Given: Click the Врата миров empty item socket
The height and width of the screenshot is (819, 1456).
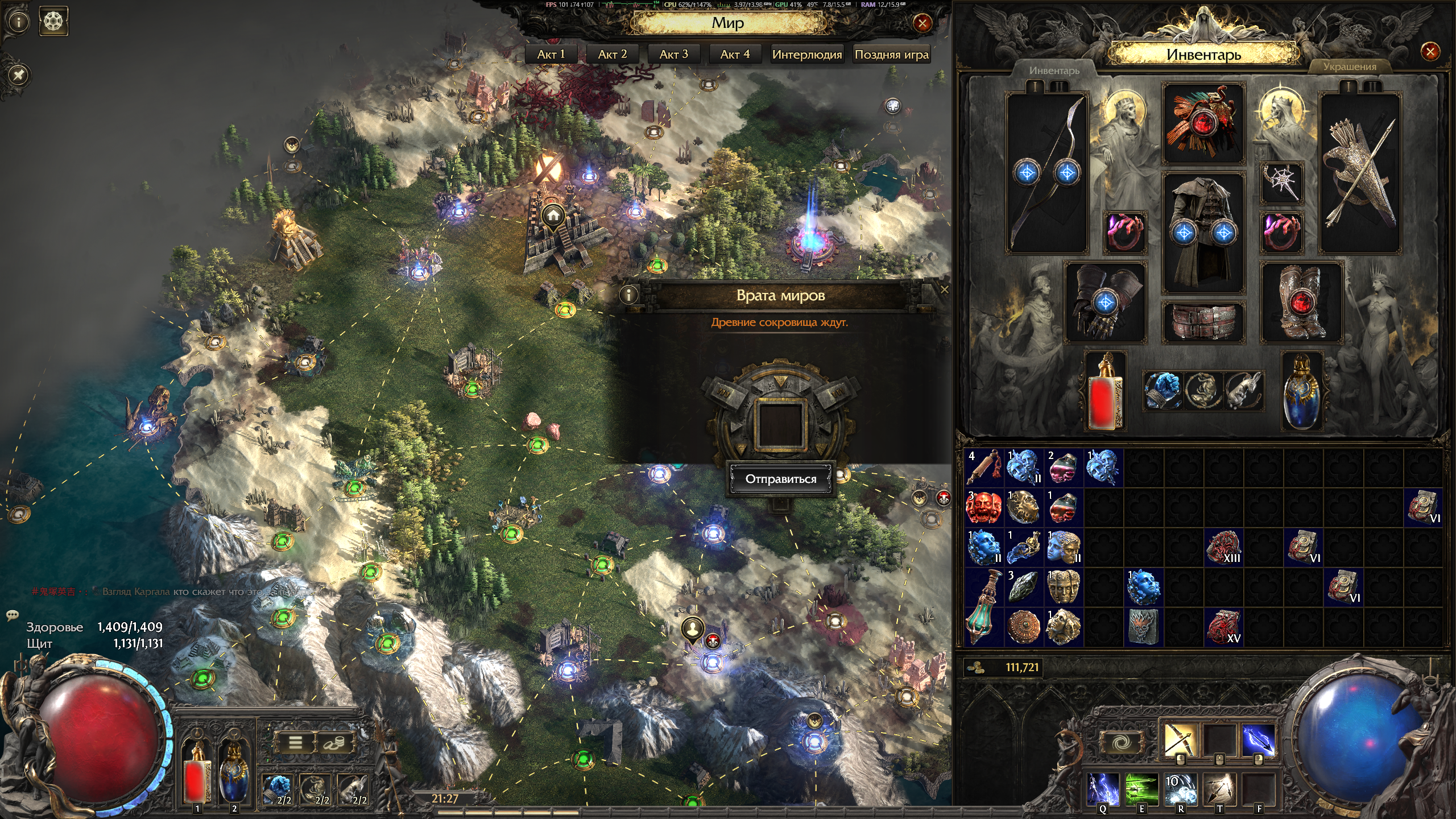Looking at the screenshot, I should [780, 425].
